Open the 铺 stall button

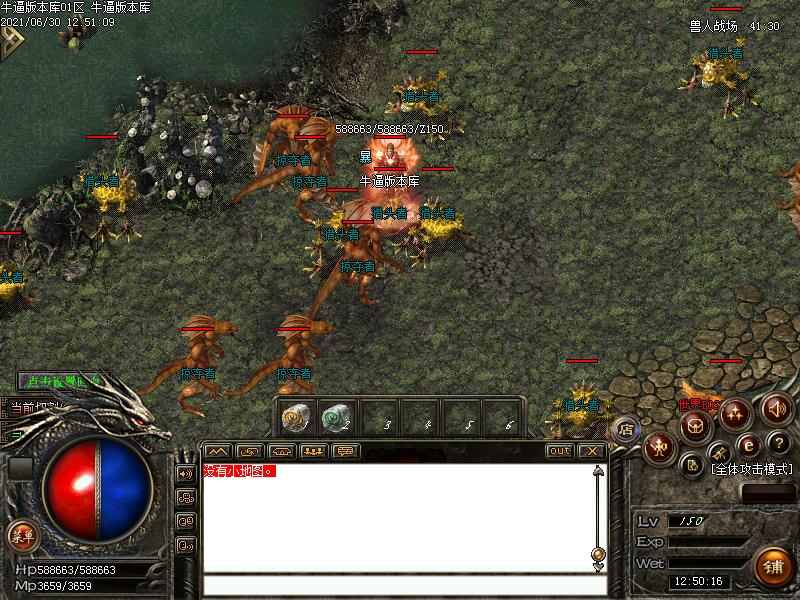click(773, 566)
